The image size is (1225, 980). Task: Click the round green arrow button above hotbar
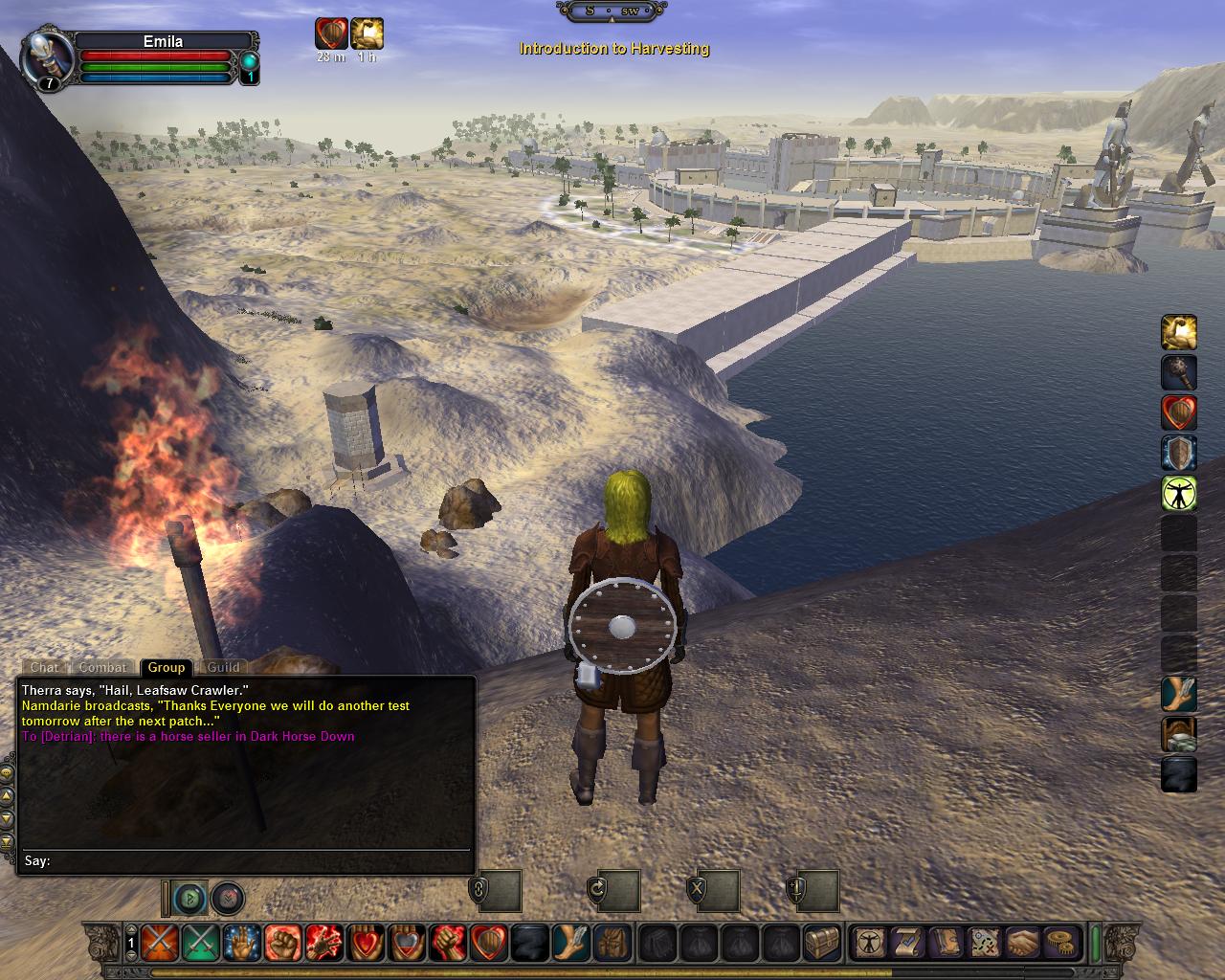coord(191,899)
